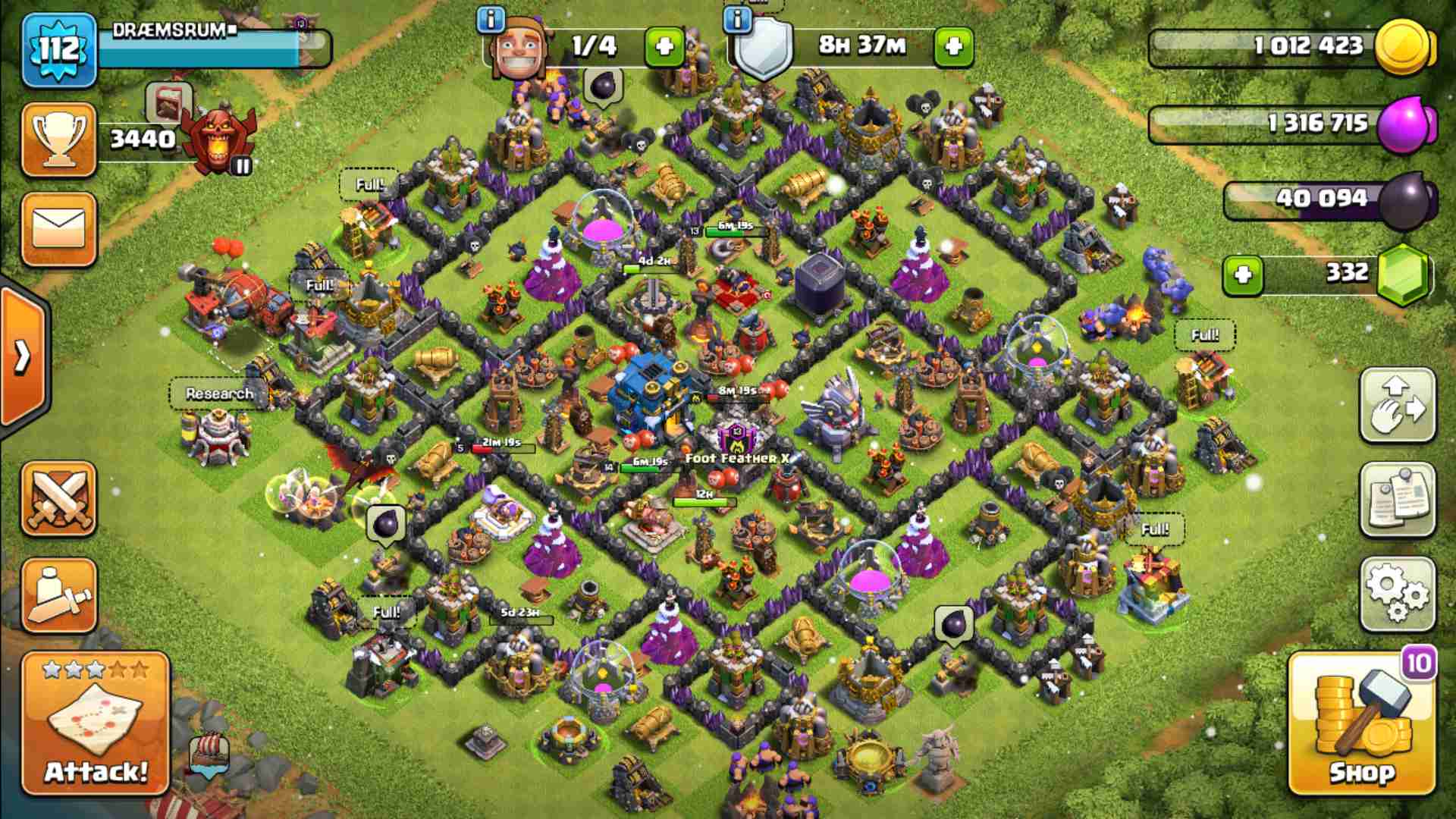Open the notes clipboard button
The height and width of the screenshot is (819, 1456).
point(1397,499)
